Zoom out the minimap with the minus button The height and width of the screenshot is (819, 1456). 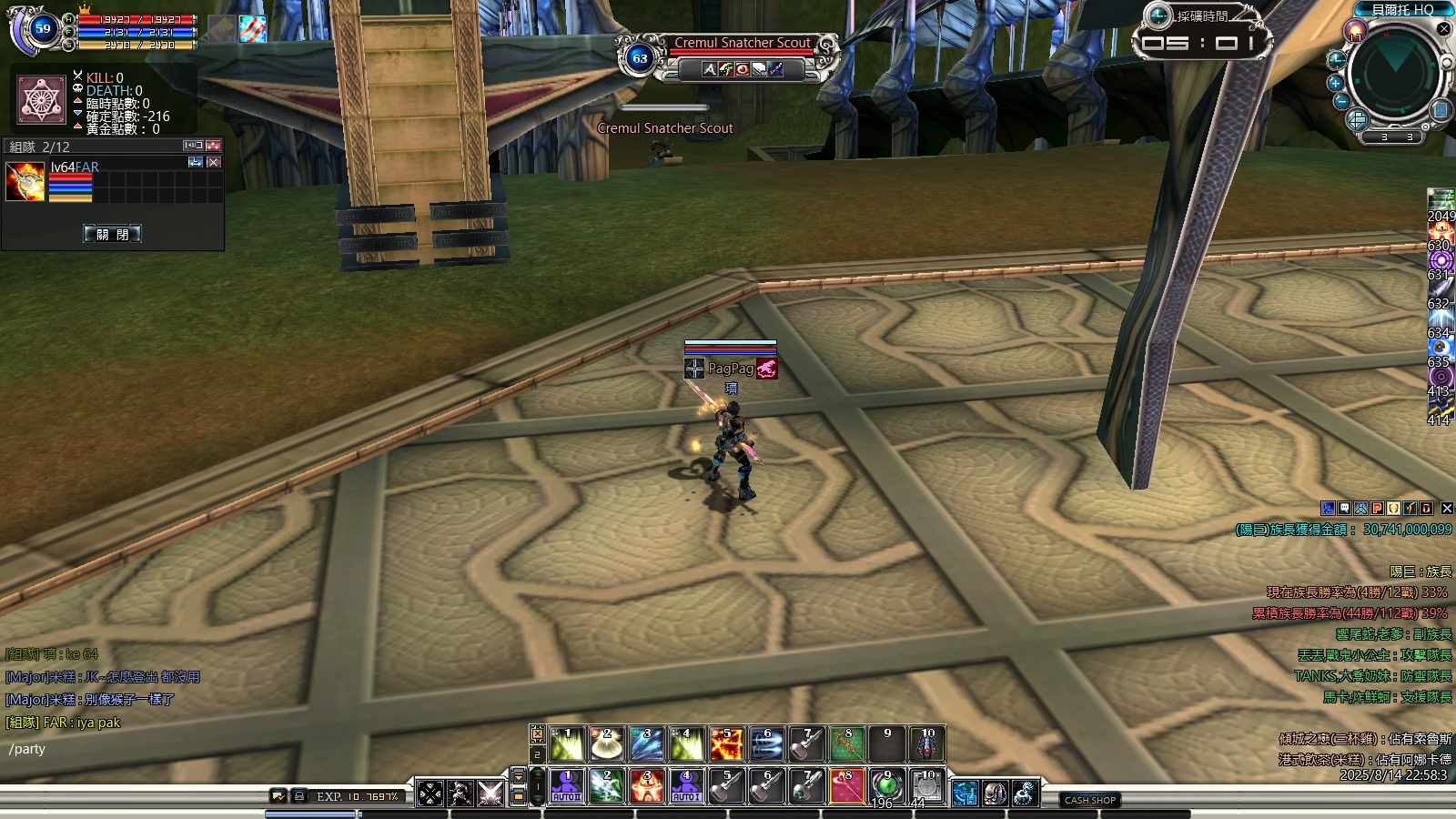pyautogui.click(x=1340, y=101)
